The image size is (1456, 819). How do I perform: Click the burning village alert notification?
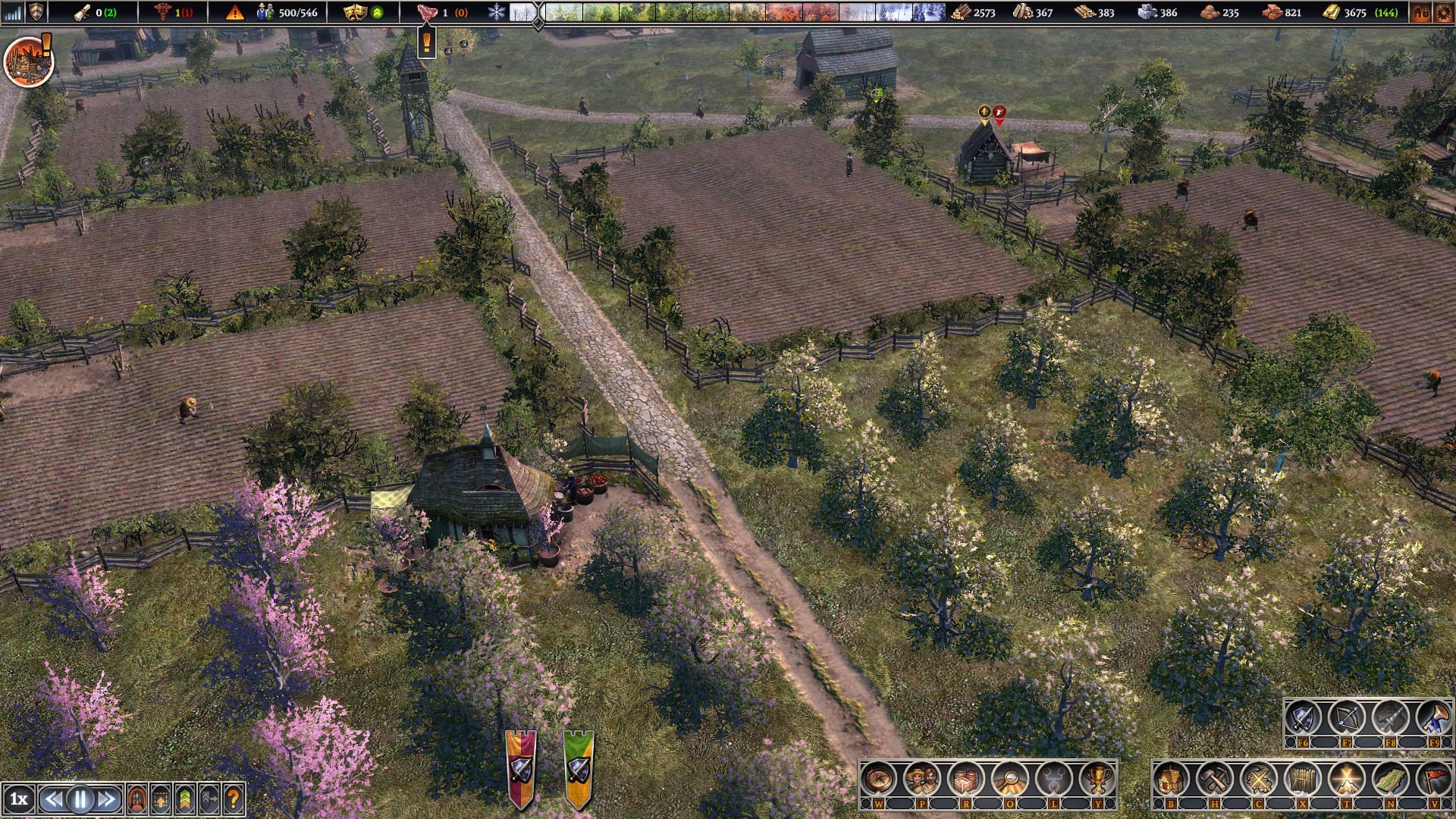click(28, 61)
